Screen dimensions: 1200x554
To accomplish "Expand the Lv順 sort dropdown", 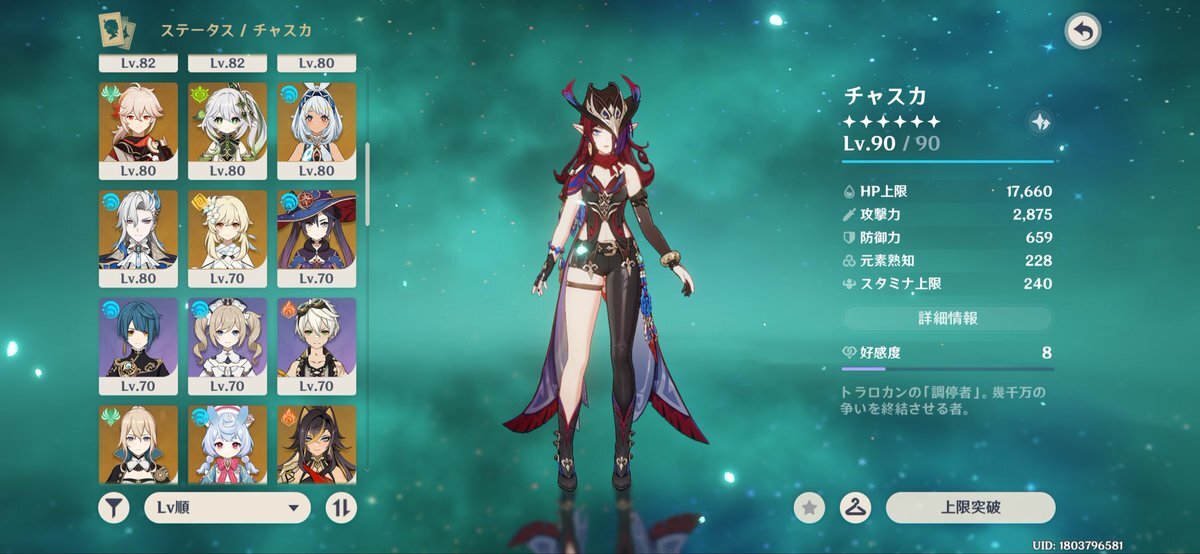I will pos(227,507).
